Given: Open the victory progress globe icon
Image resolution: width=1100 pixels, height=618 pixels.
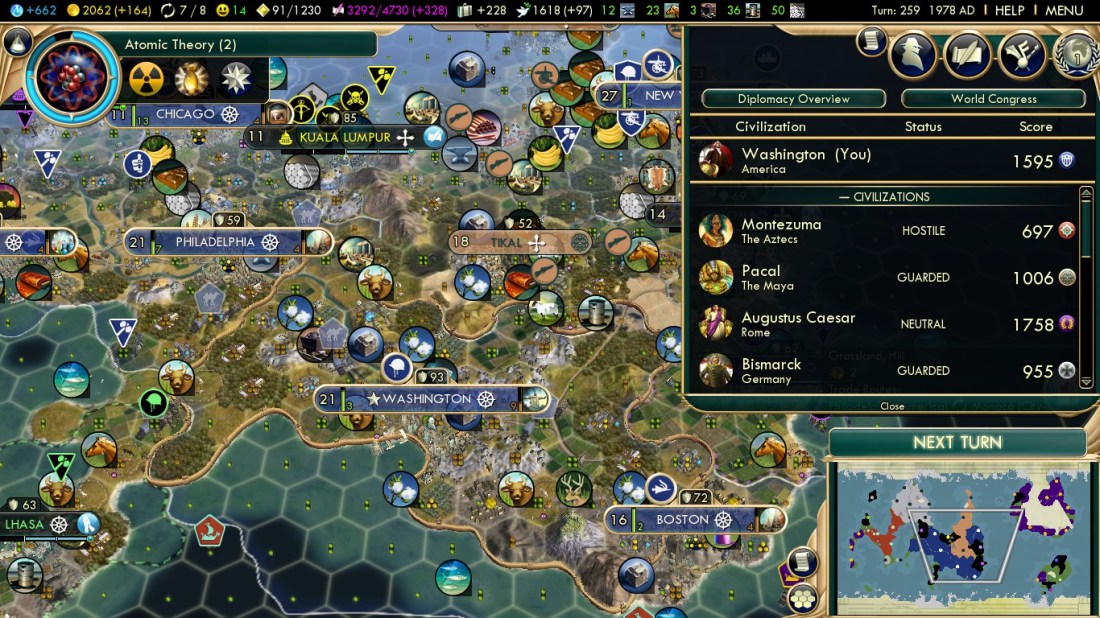Looking at the screenshot, I should (1074, 54).
